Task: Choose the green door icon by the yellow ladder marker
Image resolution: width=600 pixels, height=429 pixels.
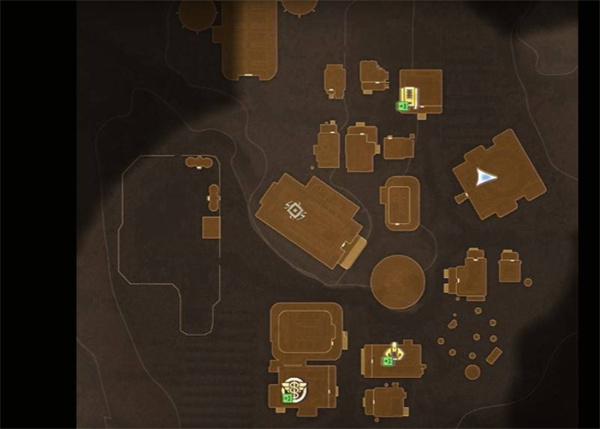Action: point(401,105)
